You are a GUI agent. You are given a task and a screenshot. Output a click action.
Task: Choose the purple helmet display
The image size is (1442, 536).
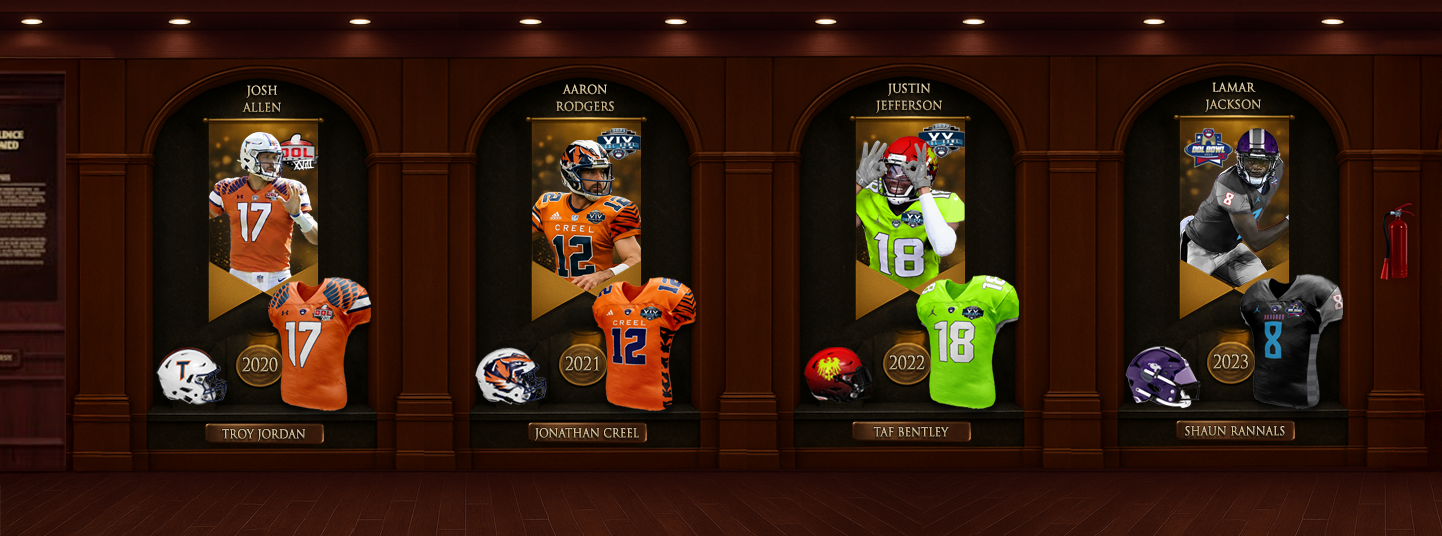click(1161, 376)
